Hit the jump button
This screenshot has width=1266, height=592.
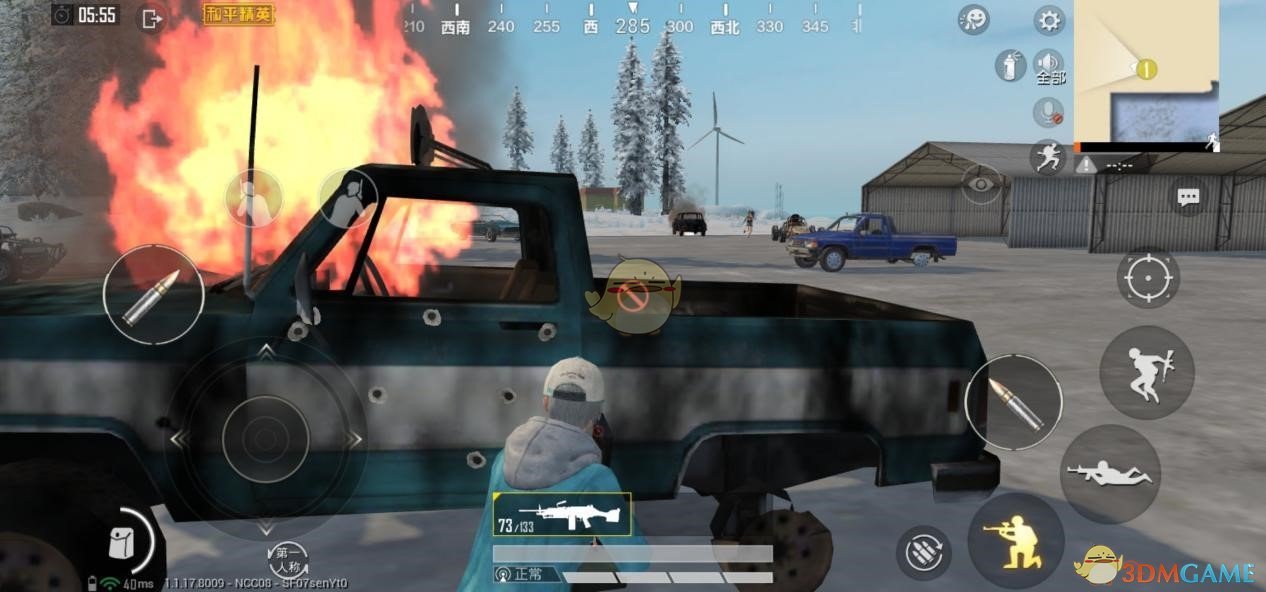(1146, 371)
